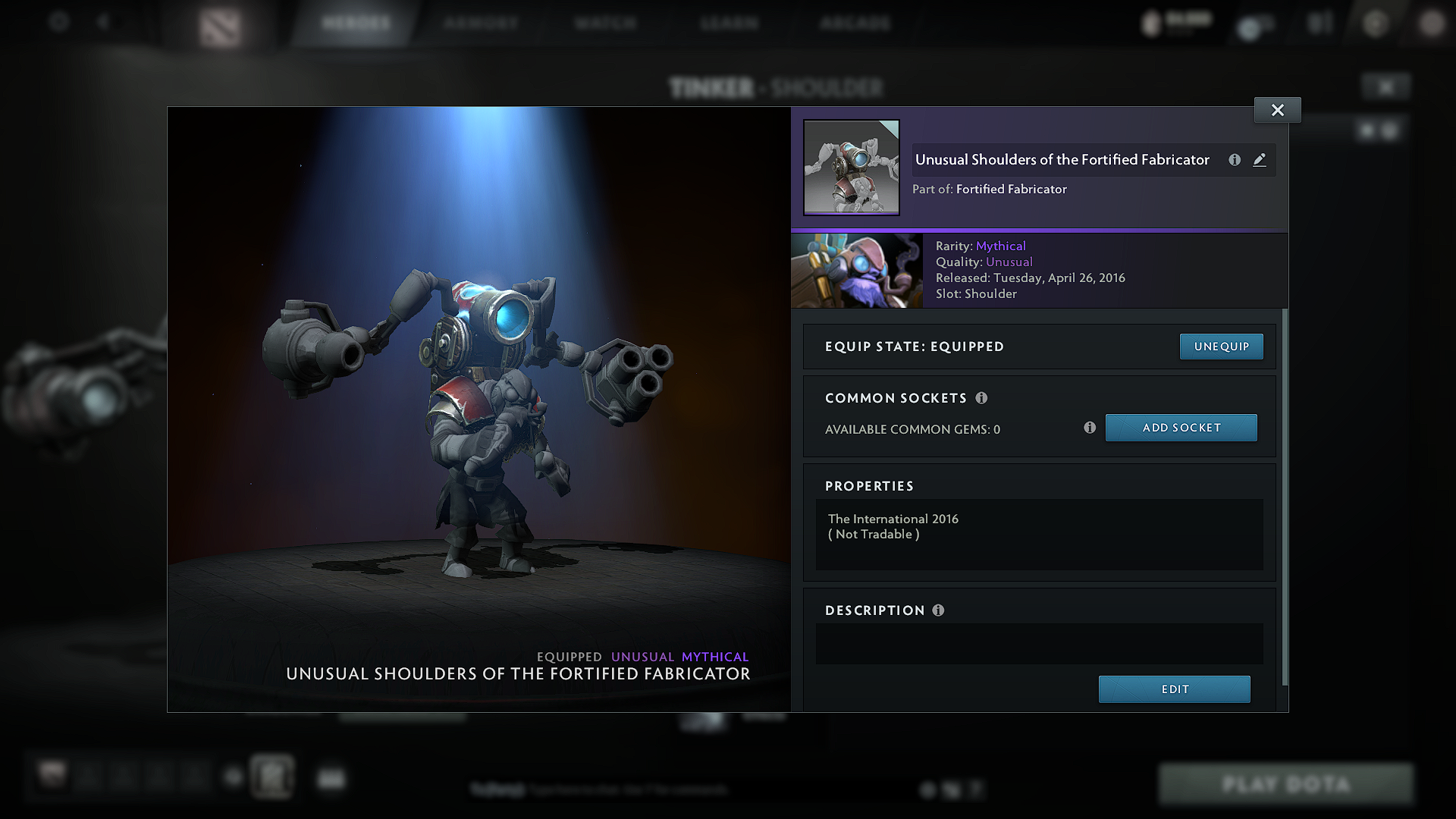Select the back arrow navigation icon

tap(104, 22)
